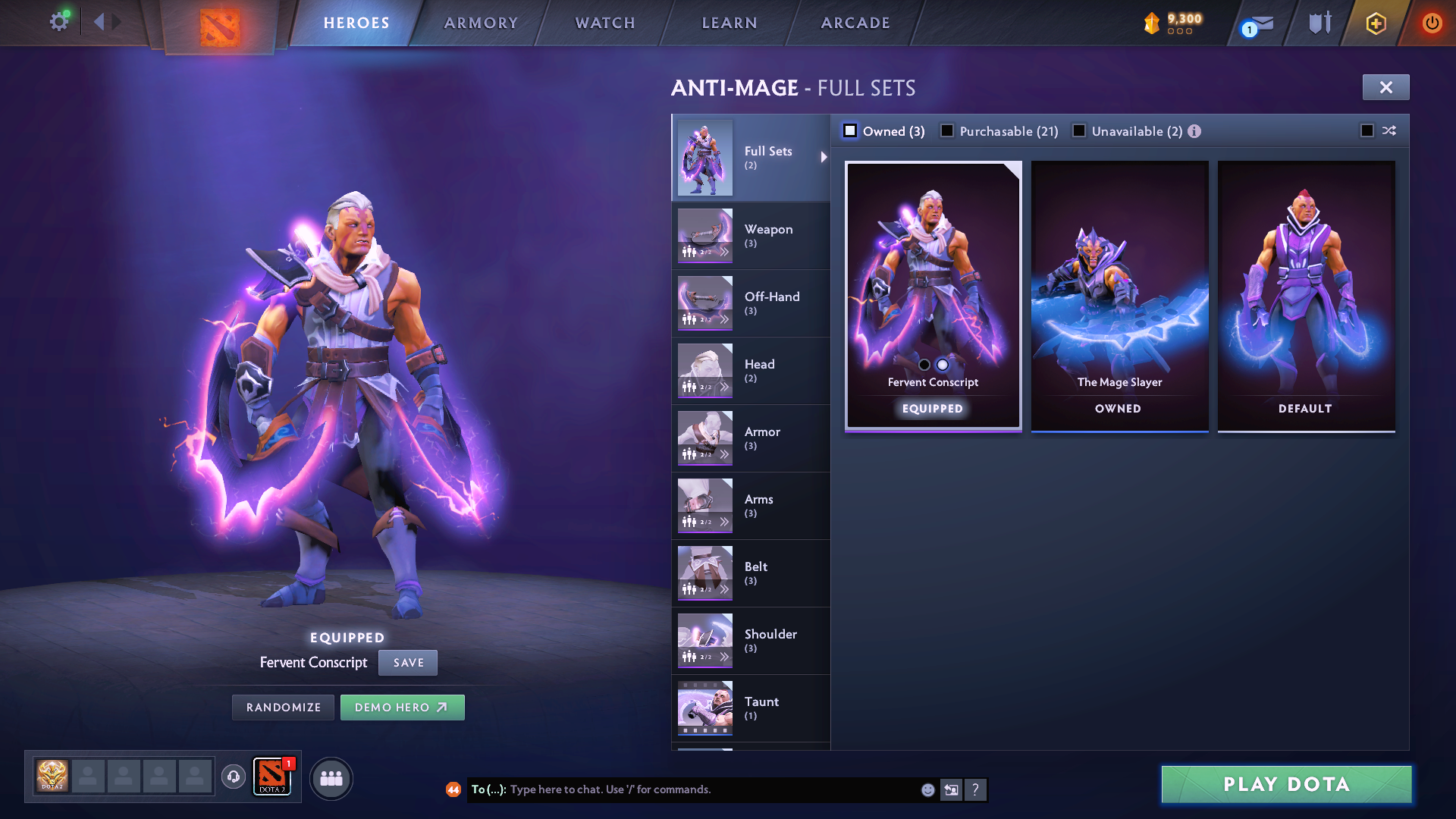Go to the Learn tab

[730, 23]
